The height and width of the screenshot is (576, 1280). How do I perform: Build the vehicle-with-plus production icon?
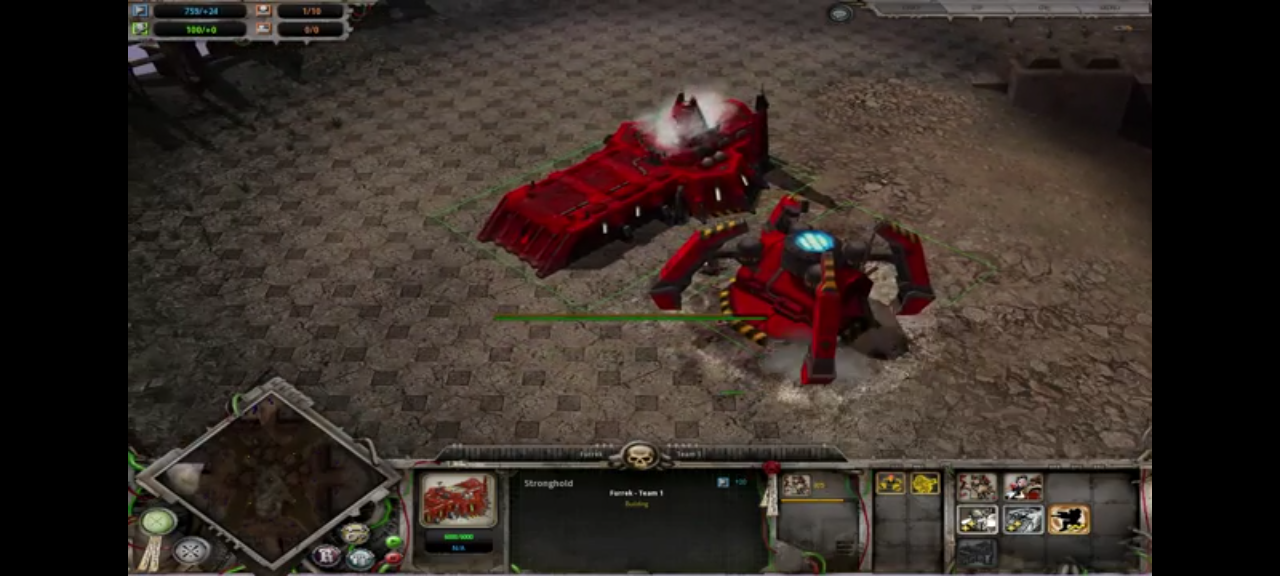1023,520
